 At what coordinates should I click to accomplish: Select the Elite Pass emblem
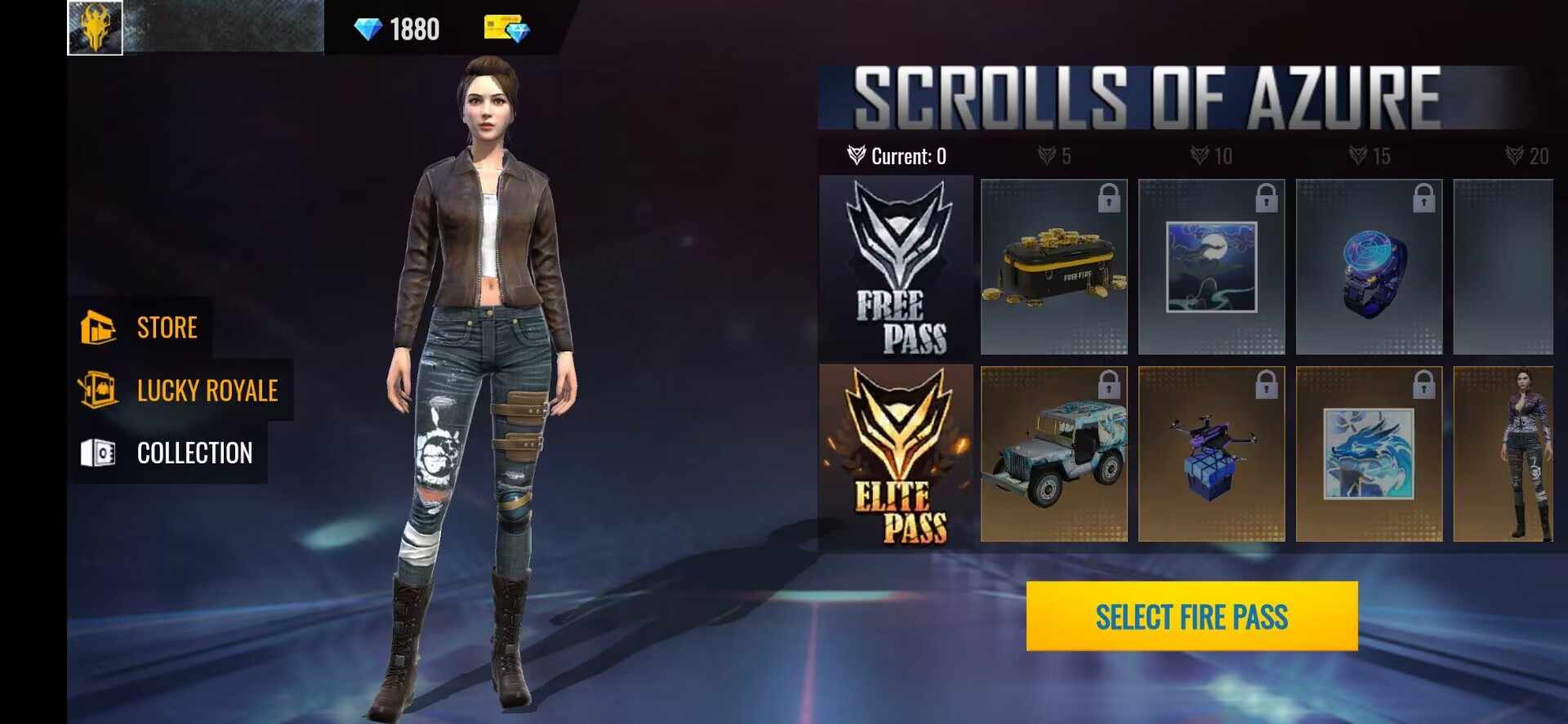click(898, 455)
